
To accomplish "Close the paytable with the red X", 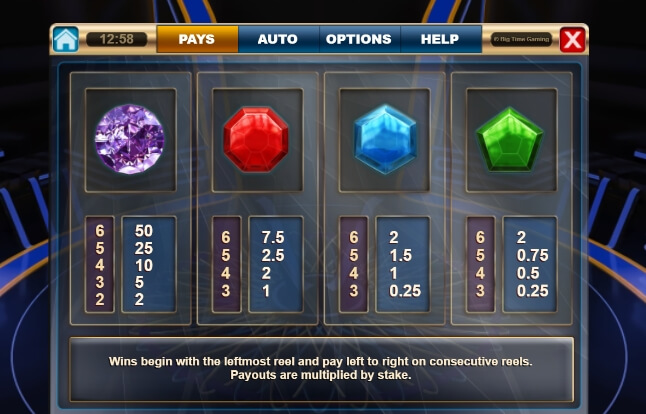I will [571, 40].
